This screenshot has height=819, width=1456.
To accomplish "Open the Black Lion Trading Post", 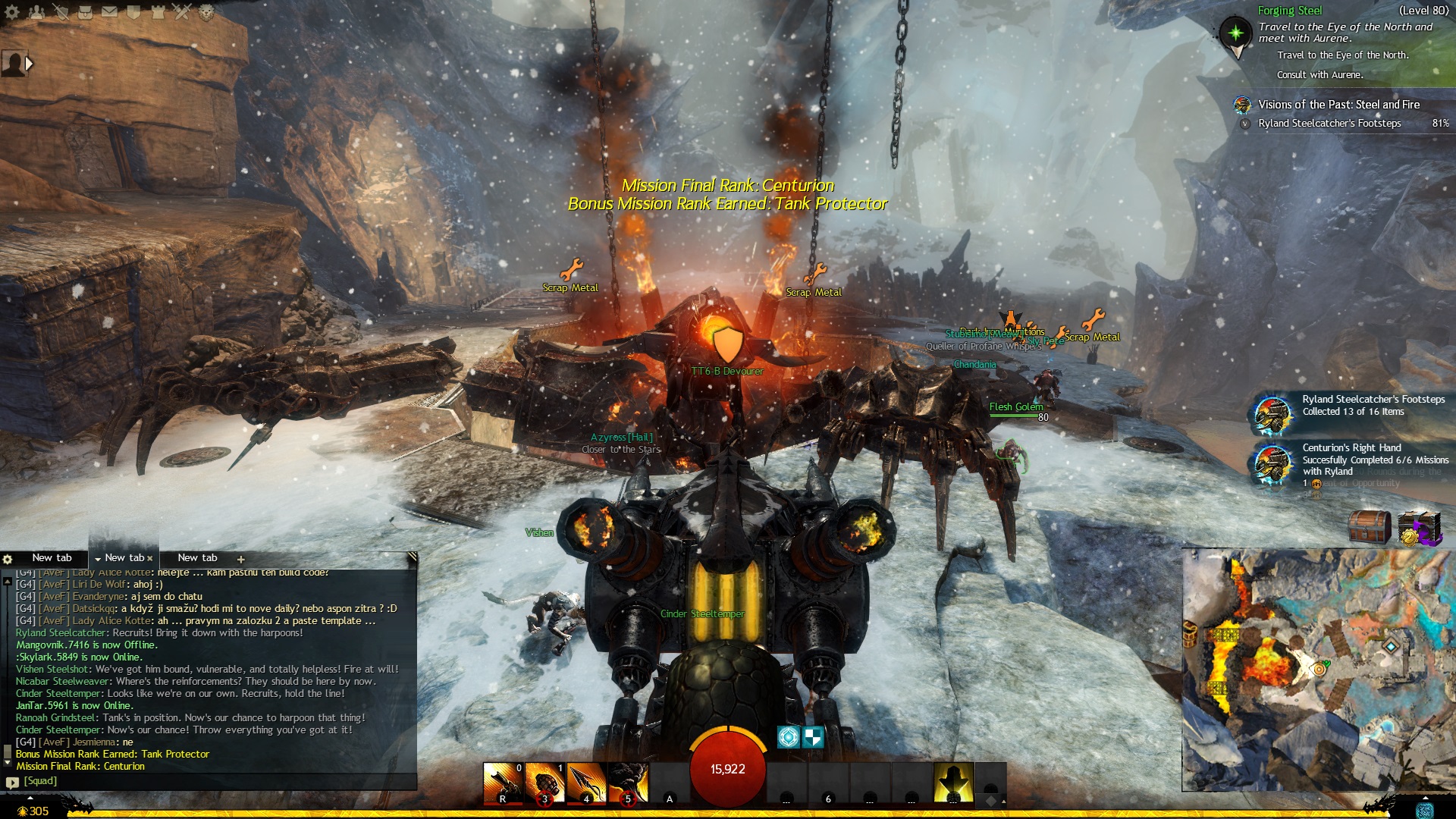I will (206, 11).
